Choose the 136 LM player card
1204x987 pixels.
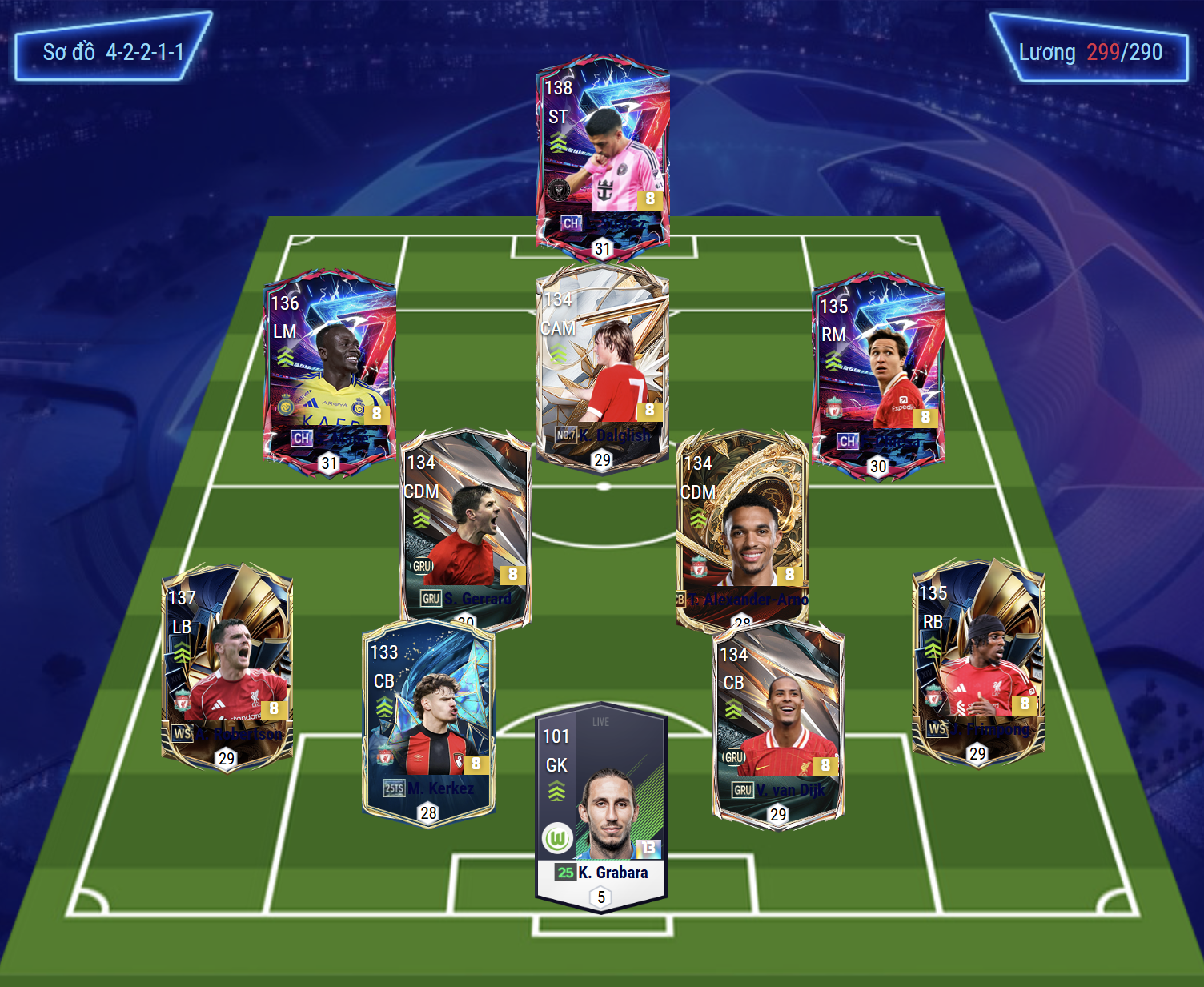click(x=329, y=372)
